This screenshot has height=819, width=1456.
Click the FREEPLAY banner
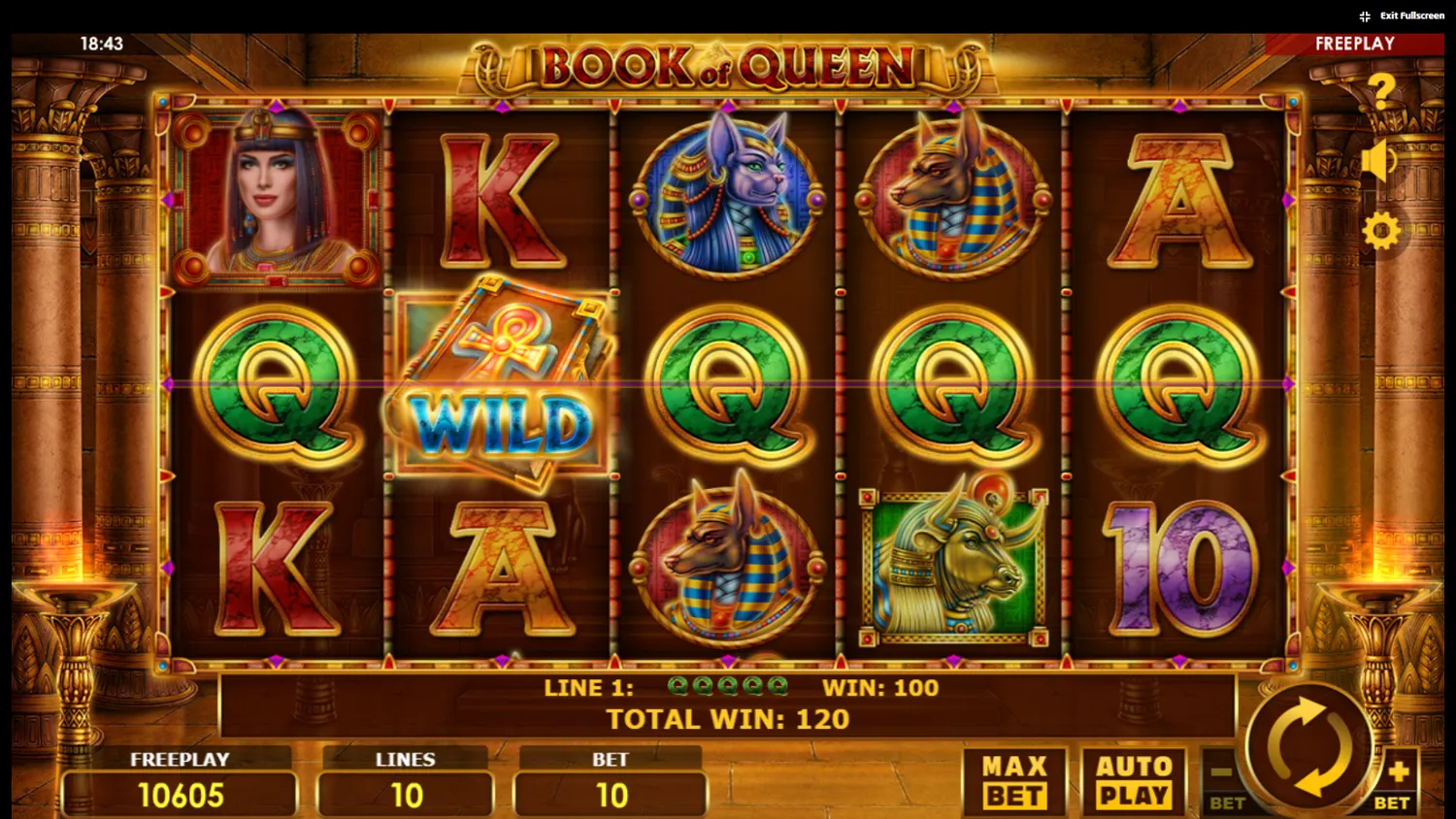(1355, 43)
